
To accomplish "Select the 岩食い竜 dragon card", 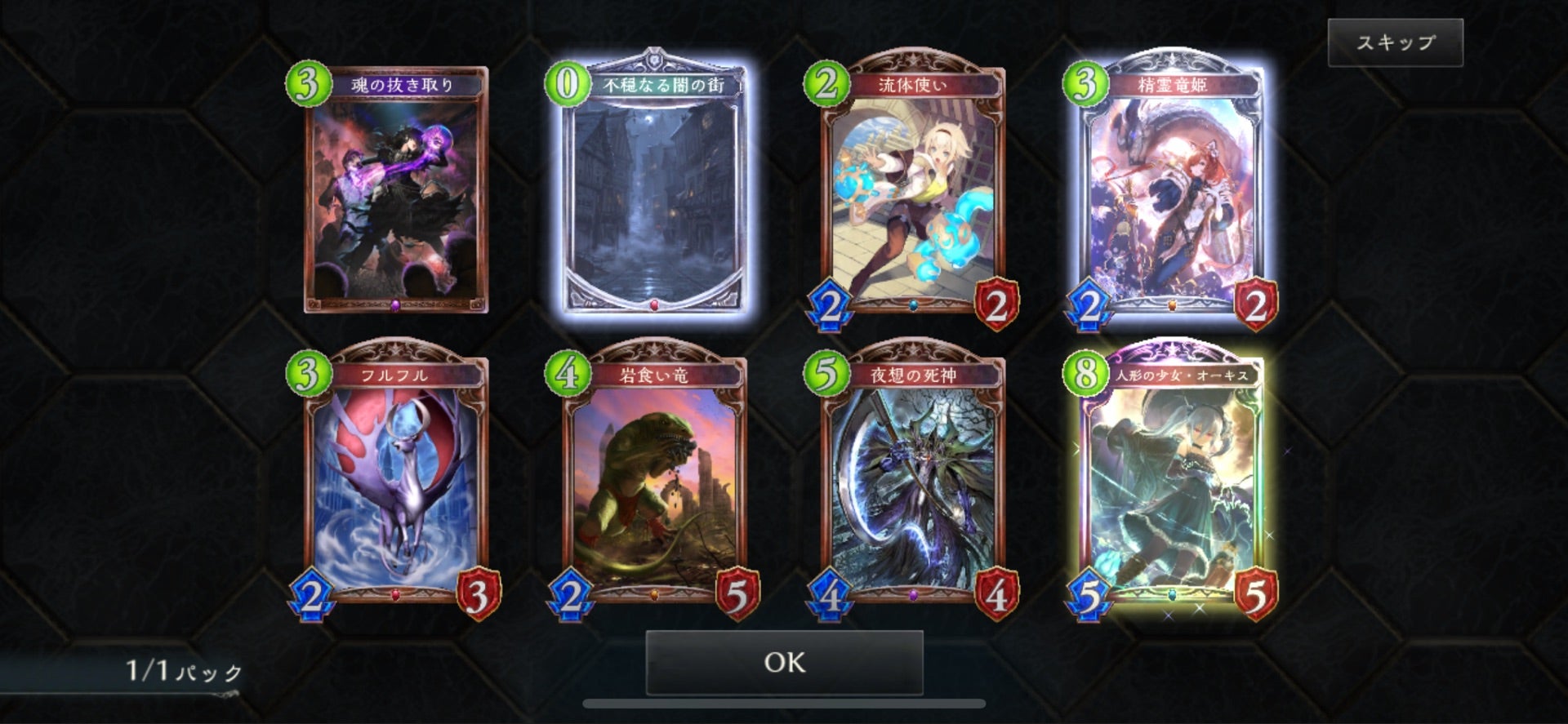I will [655, 482].
